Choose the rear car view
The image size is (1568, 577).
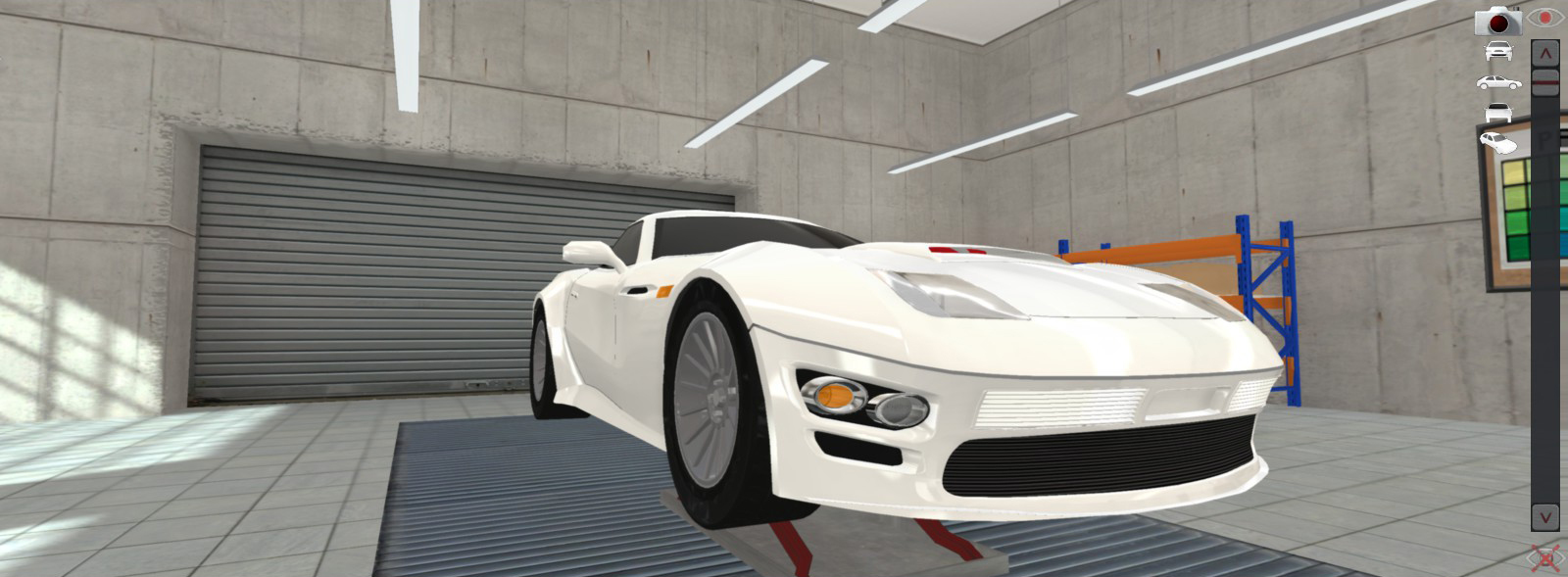click(x=1498, y=113)
